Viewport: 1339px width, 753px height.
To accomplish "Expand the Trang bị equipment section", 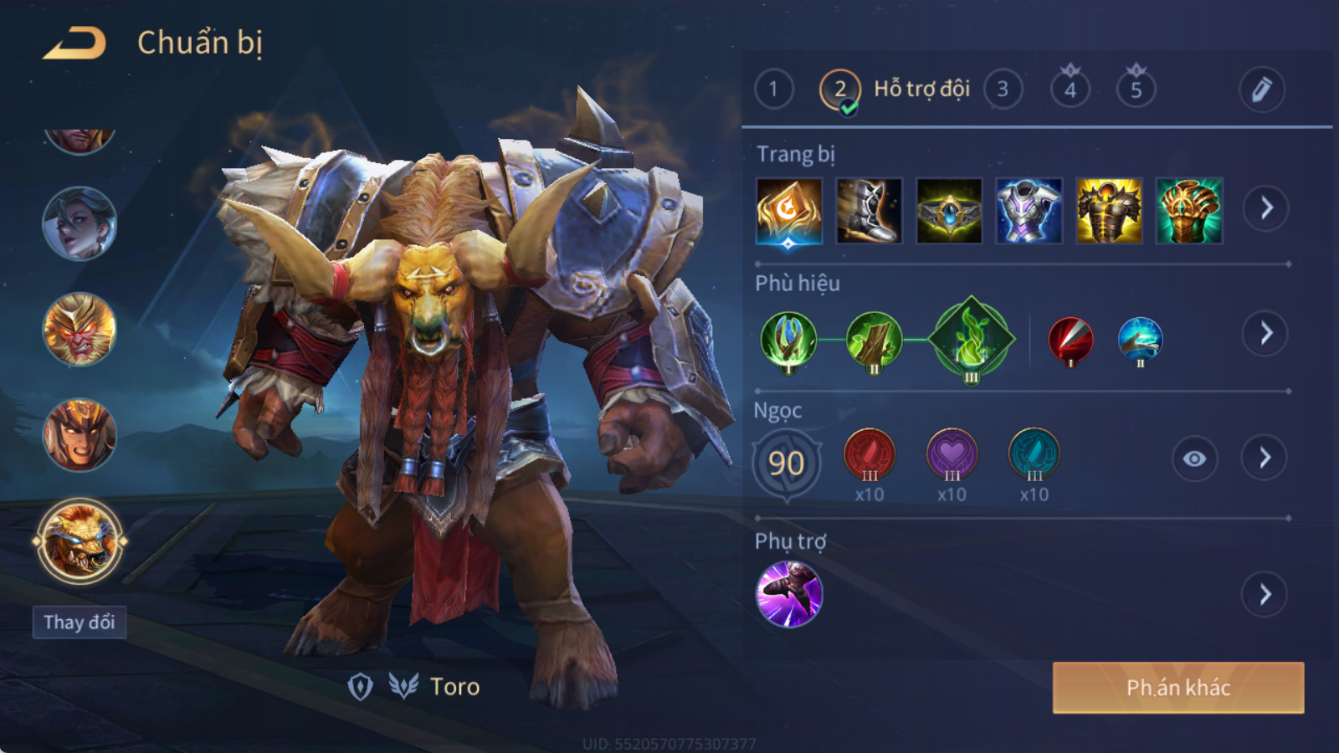I will pyautogui.click(x=1265, y=209).
